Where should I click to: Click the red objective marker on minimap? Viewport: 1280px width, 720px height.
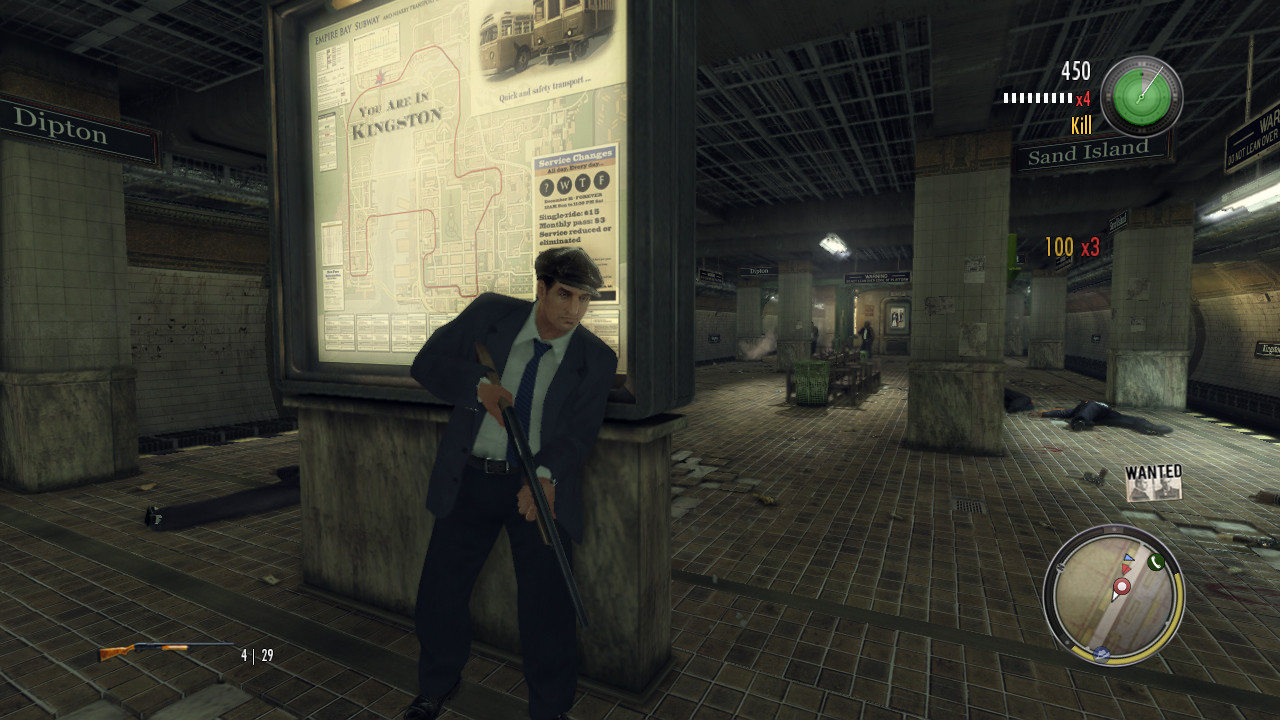(1121, 586)
